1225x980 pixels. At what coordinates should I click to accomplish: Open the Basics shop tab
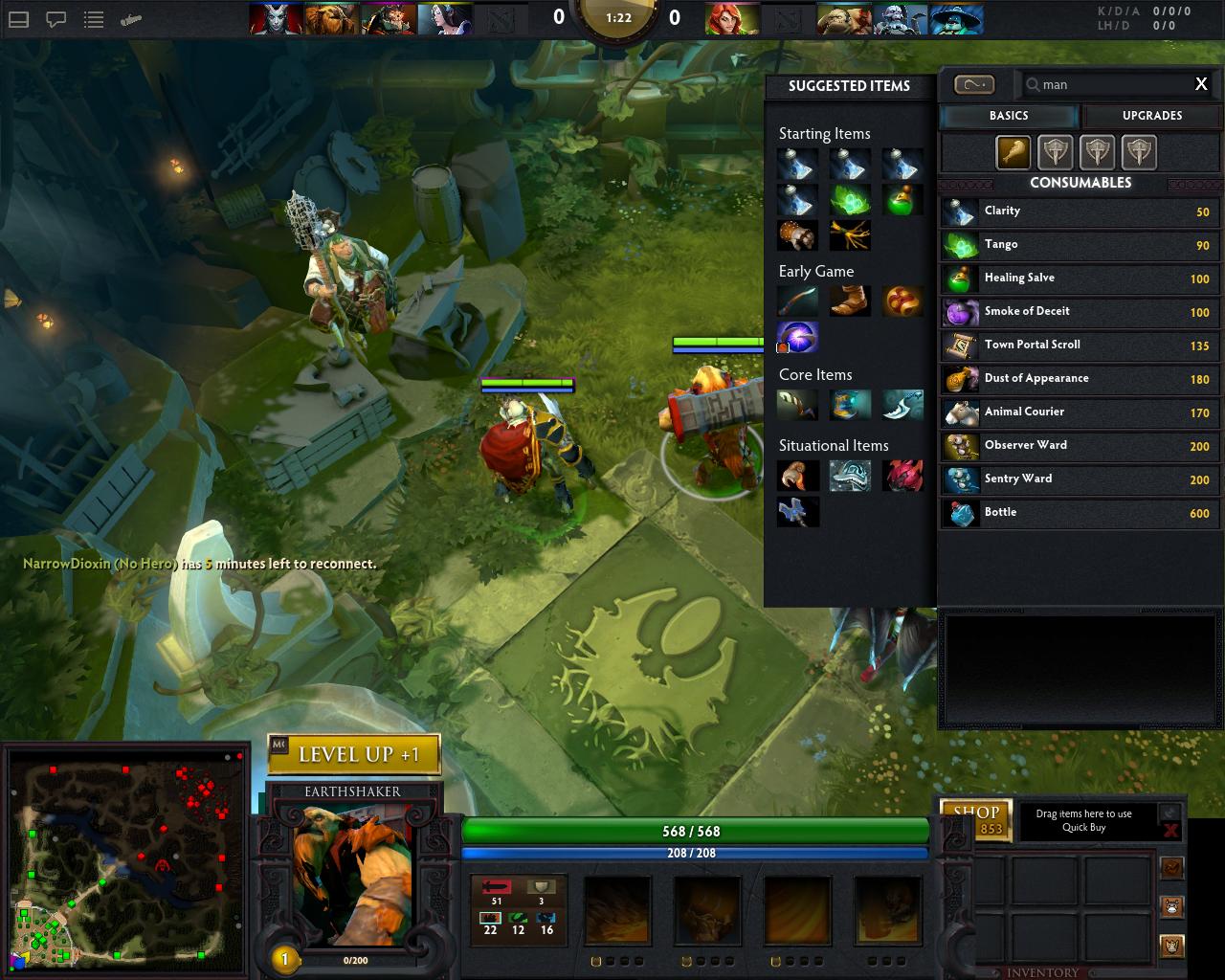pyautogui.click(x=1009, y=116)
